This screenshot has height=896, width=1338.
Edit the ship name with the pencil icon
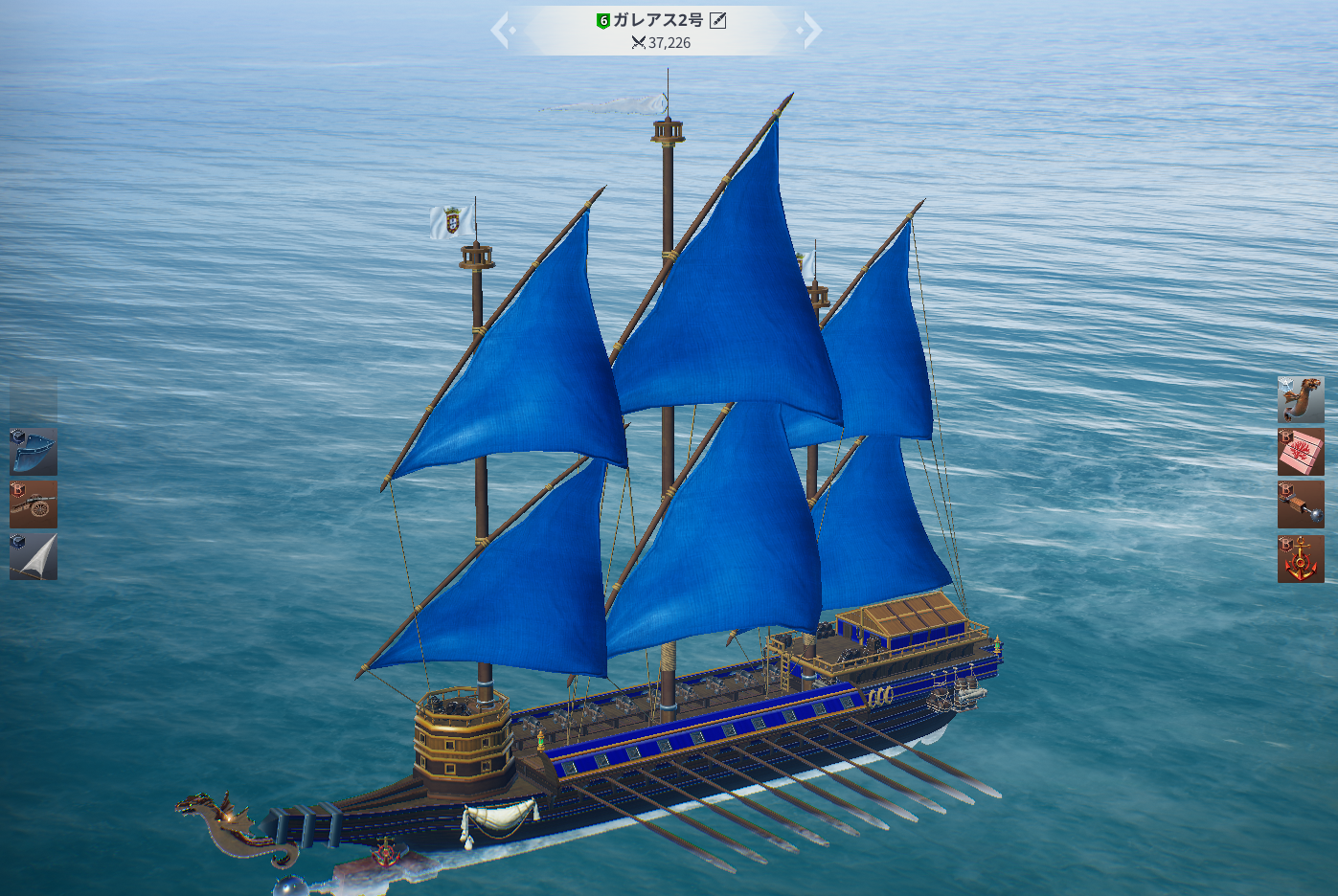(x=717, y=20)
